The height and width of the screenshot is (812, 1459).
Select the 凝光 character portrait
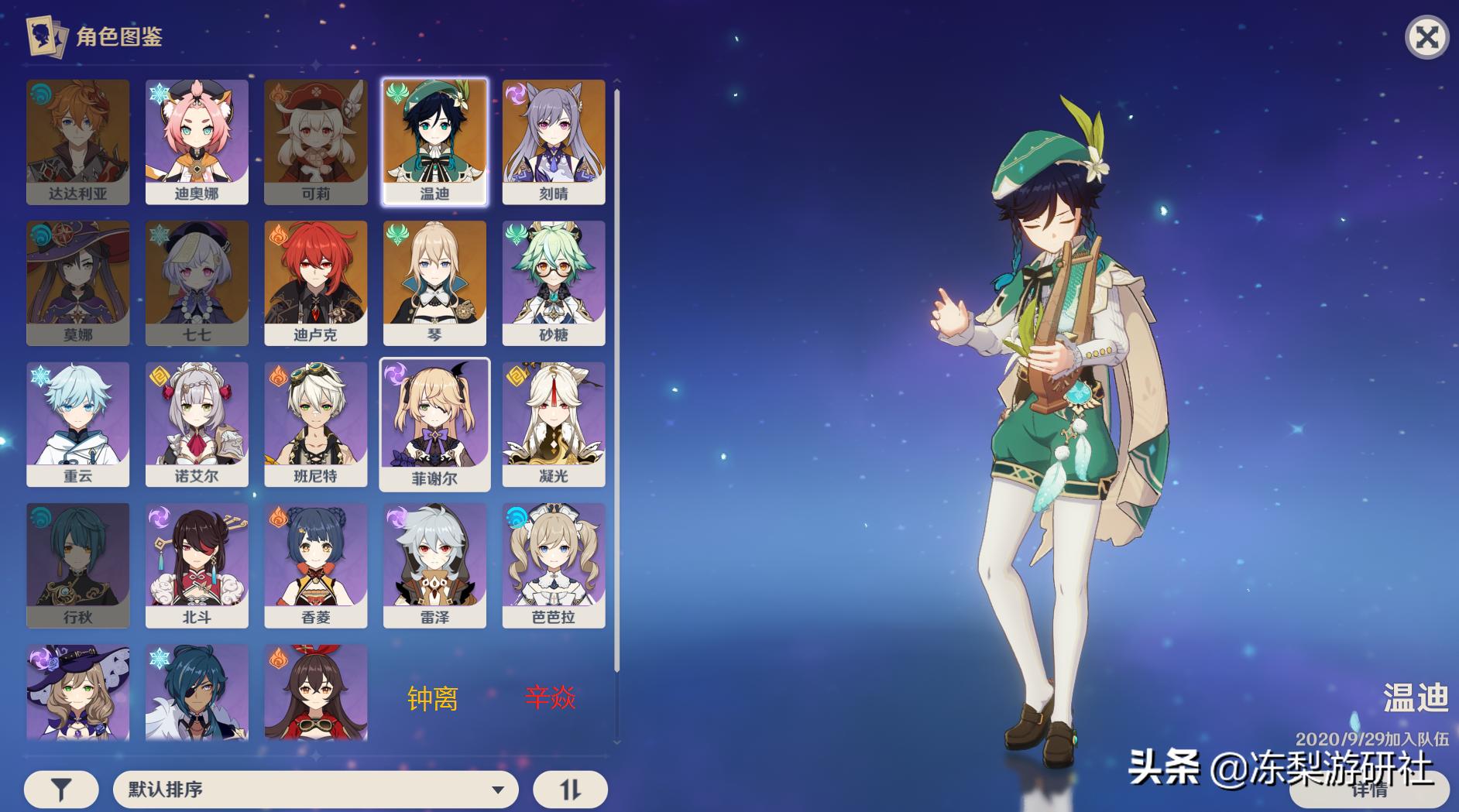click(x=553, y=423)
